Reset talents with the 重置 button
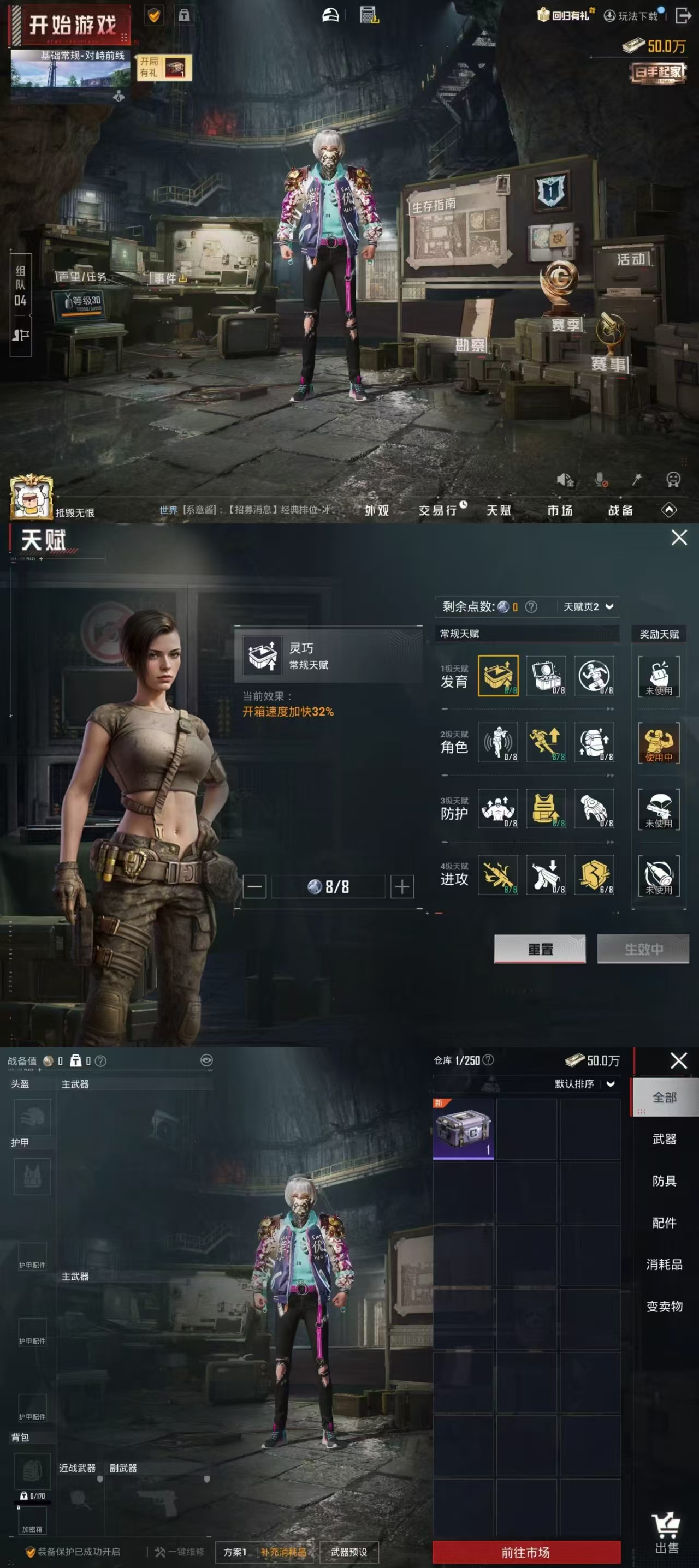The width and height of the screenshot is (699, 1568). [x=540, y=949]
